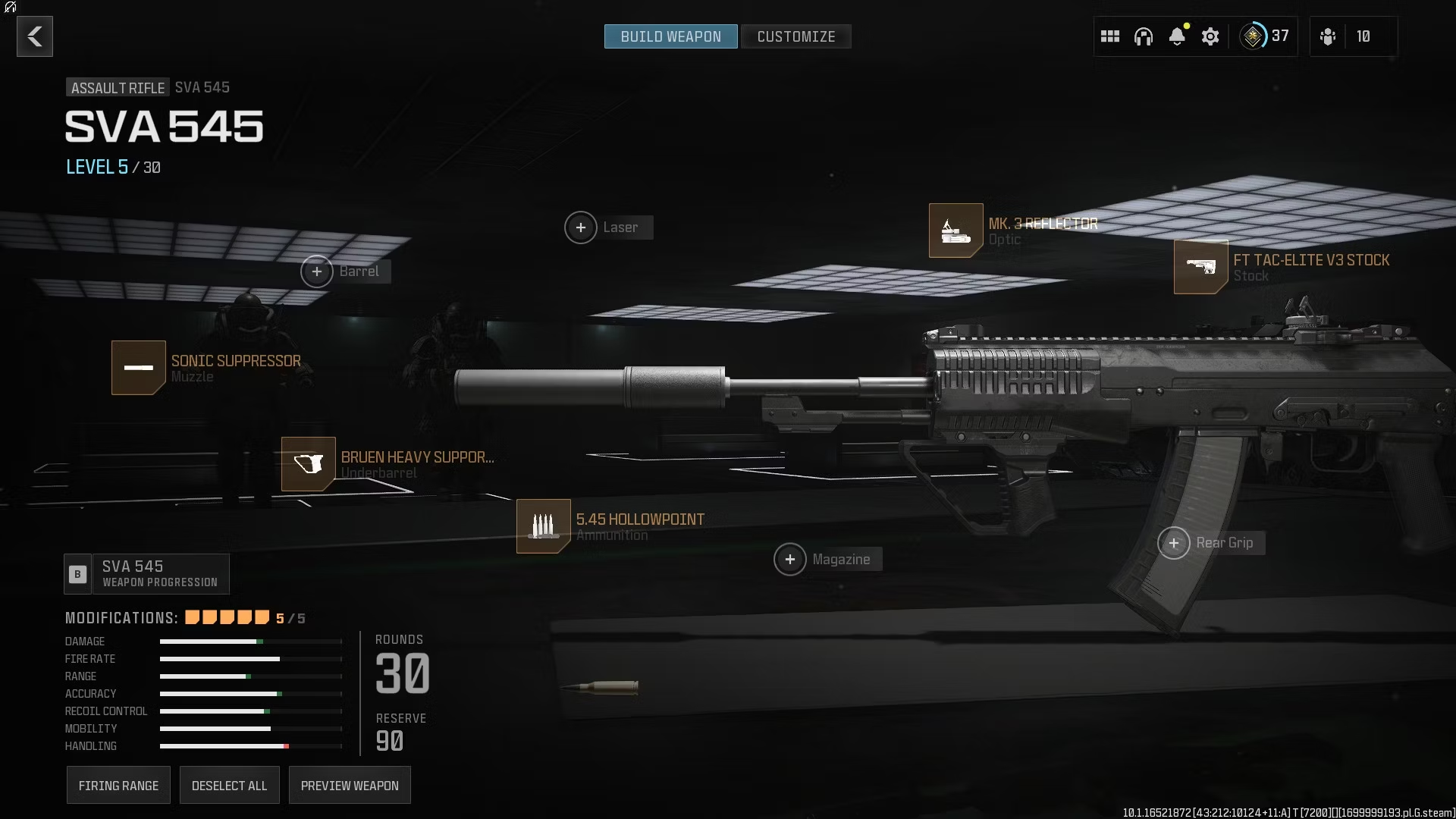Open the settings gear
Image resolution: width=1456 pixels, height=819 pixels.
click(1210, 36)
